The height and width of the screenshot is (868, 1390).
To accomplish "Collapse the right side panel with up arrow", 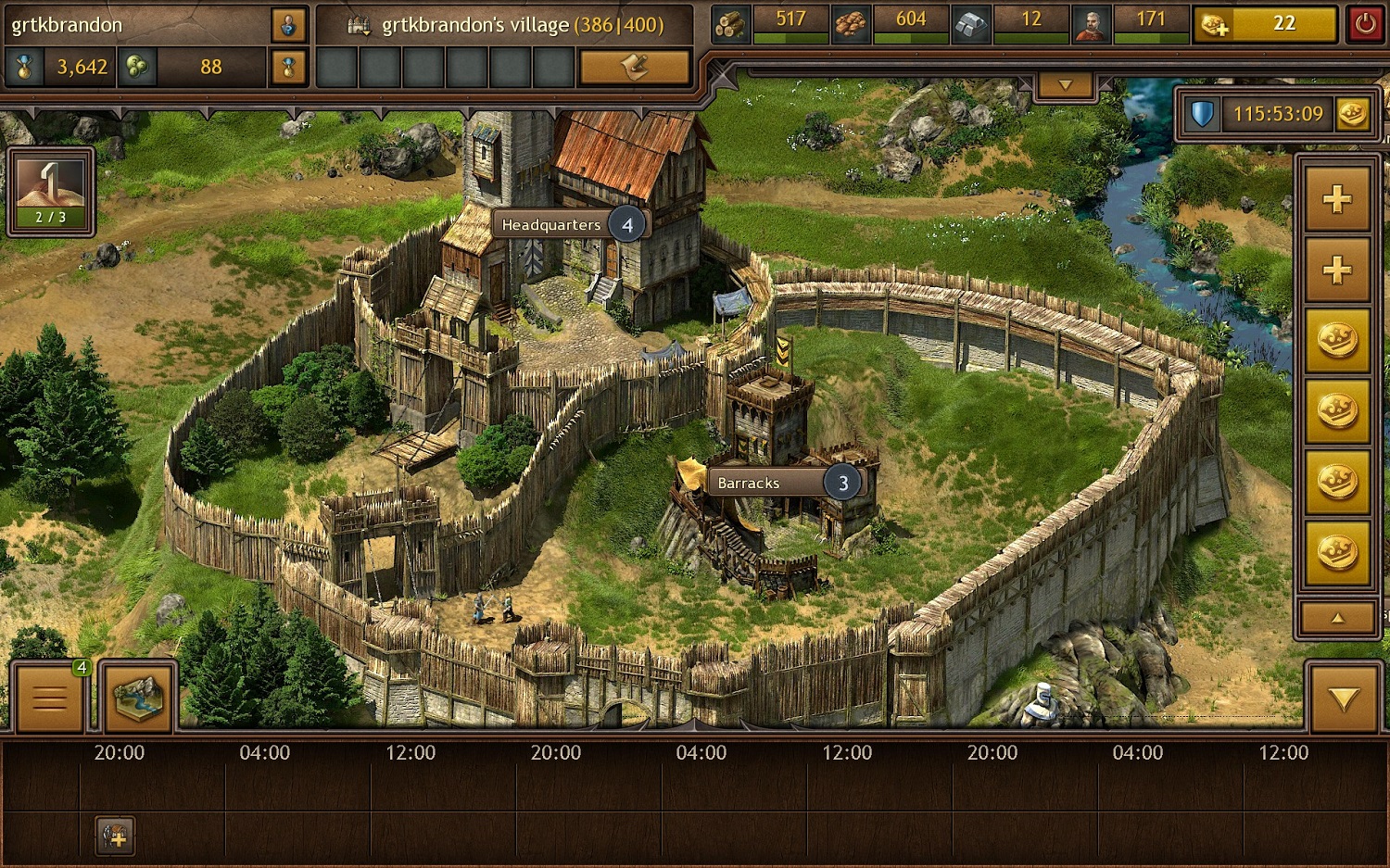I will [1337, 618].
